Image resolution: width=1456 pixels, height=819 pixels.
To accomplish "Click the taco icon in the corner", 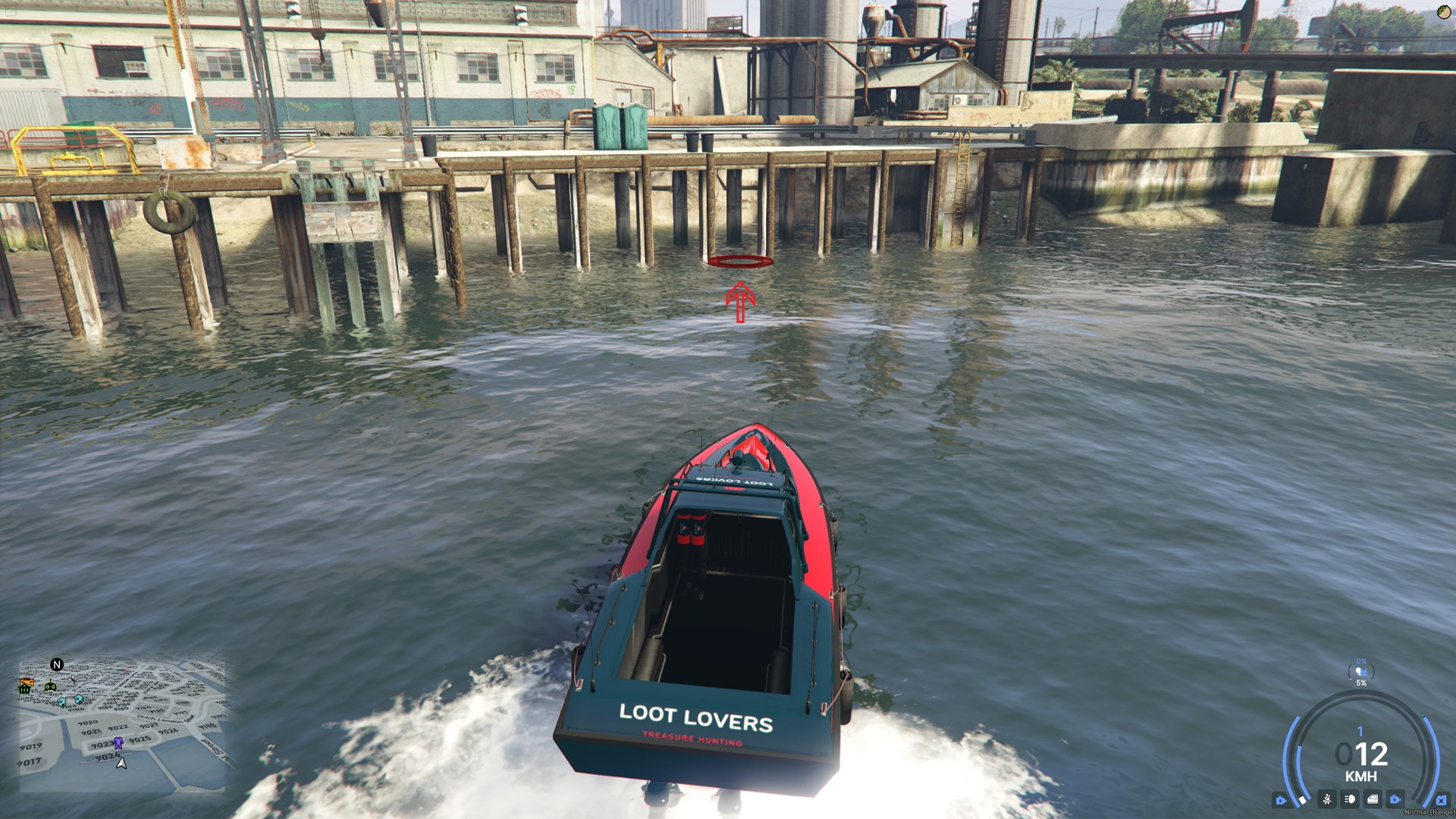I will pos(1444,12).
